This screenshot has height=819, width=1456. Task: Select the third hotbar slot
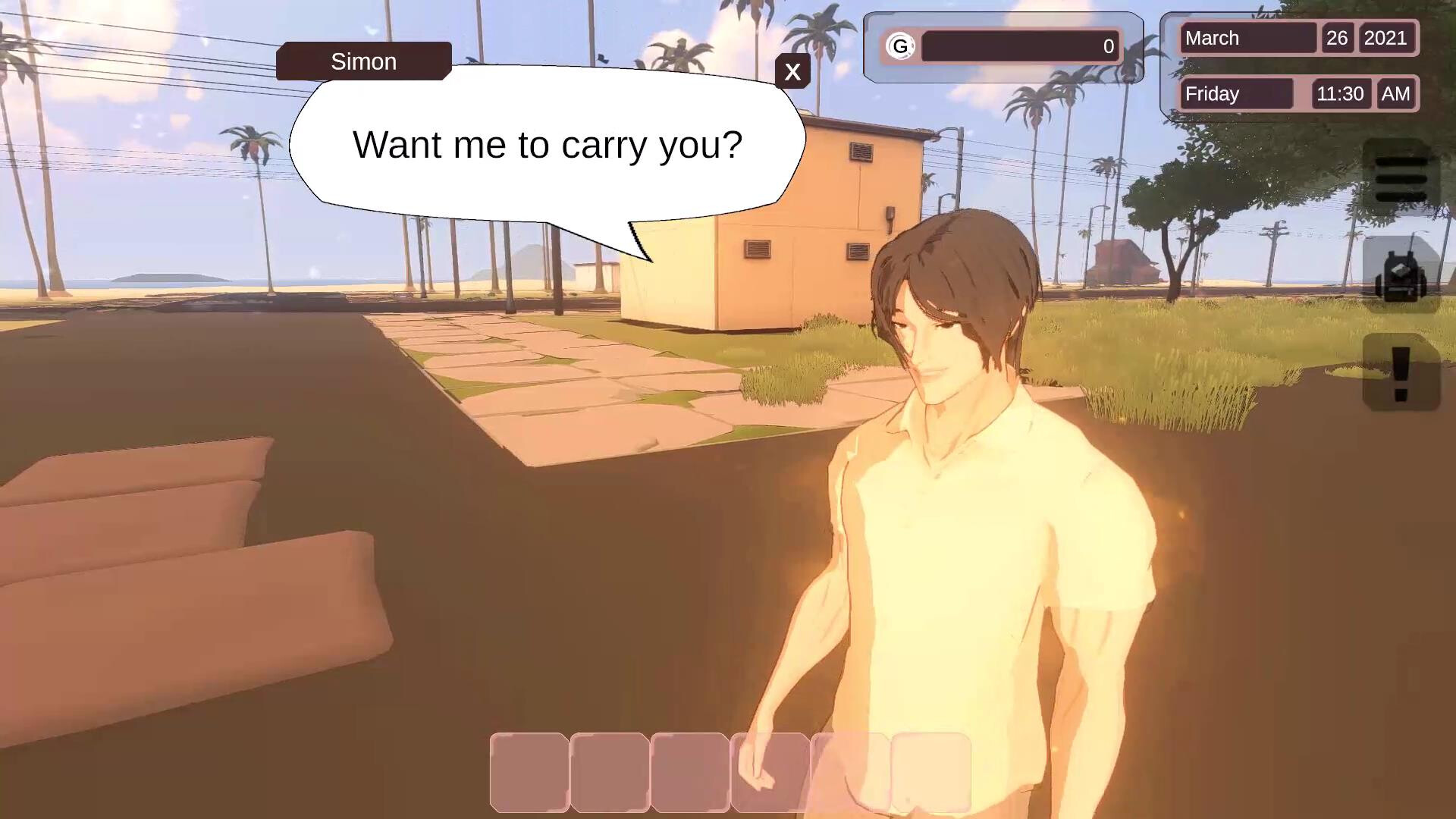(x=689, y=772)
